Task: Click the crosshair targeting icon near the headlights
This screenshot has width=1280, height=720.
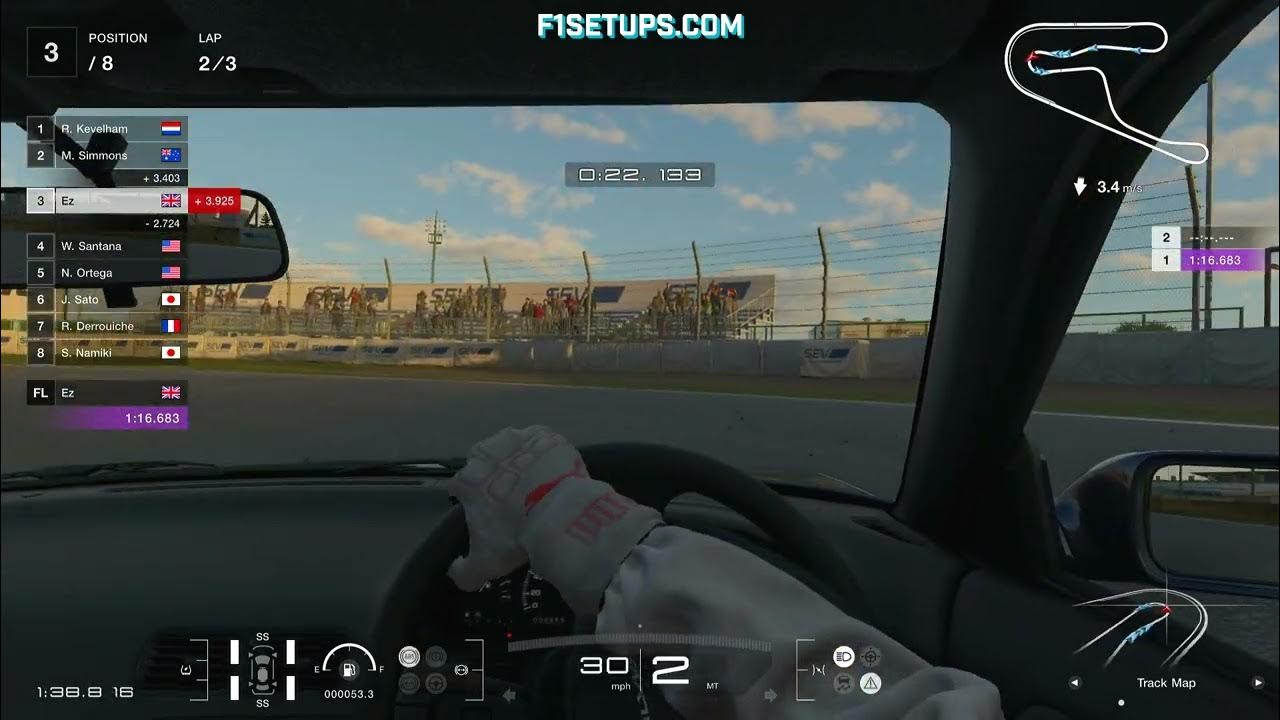Action: [871, 657]
